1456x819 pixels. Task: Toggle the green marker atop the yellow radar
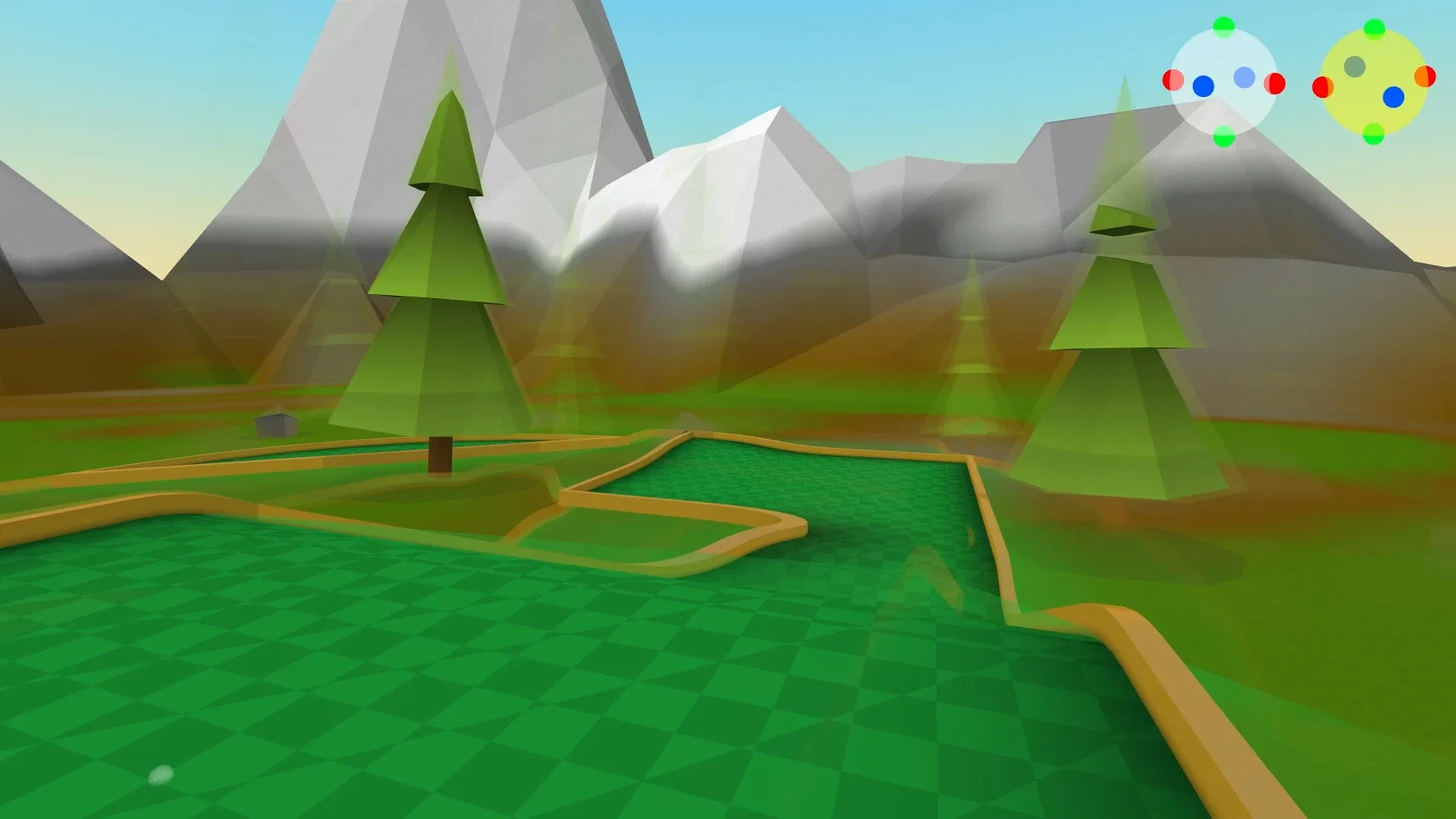click(x=1375, y=28)
